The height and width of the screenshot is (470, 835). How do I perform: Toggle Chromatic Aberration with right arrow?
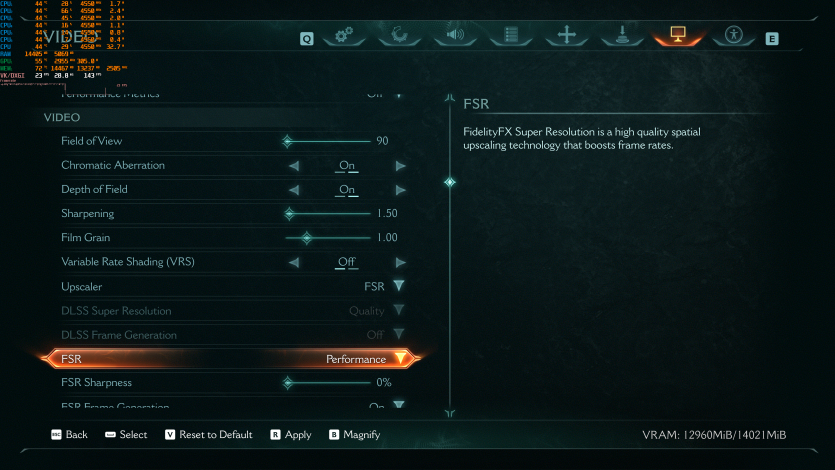(400, 165)
